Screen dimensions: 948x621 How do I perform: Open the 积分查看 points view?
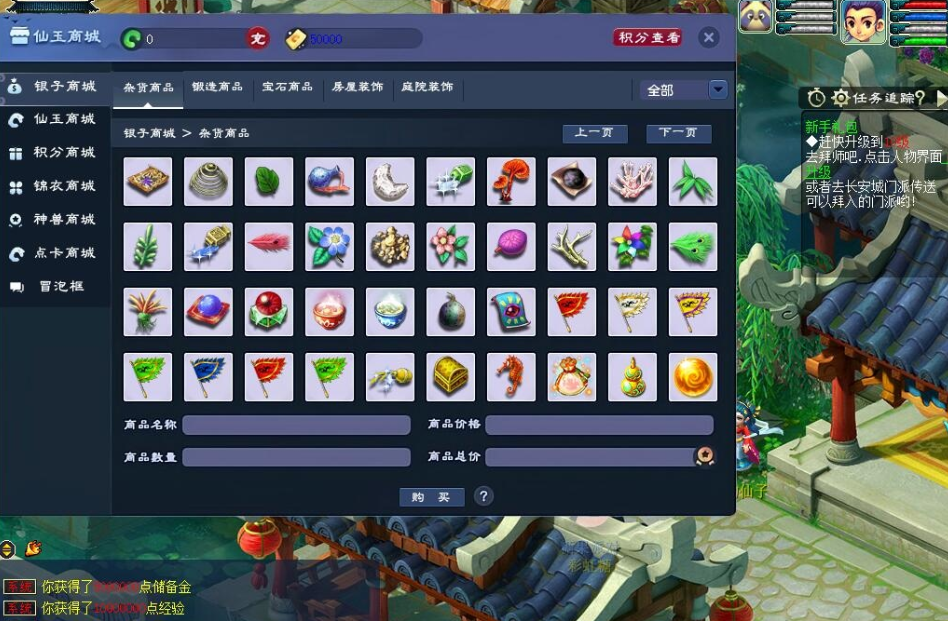click(x=648, y=38)
